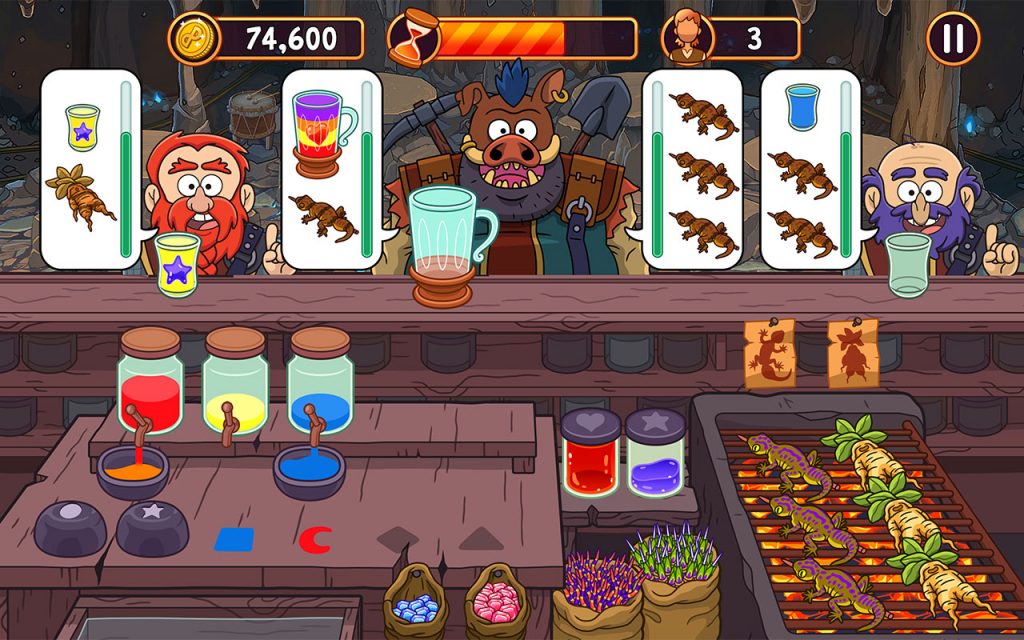Viewport: 1024px width, 640px height.
Task: Pick the star-lid purple syrup jar
Action: pos(655,453)
